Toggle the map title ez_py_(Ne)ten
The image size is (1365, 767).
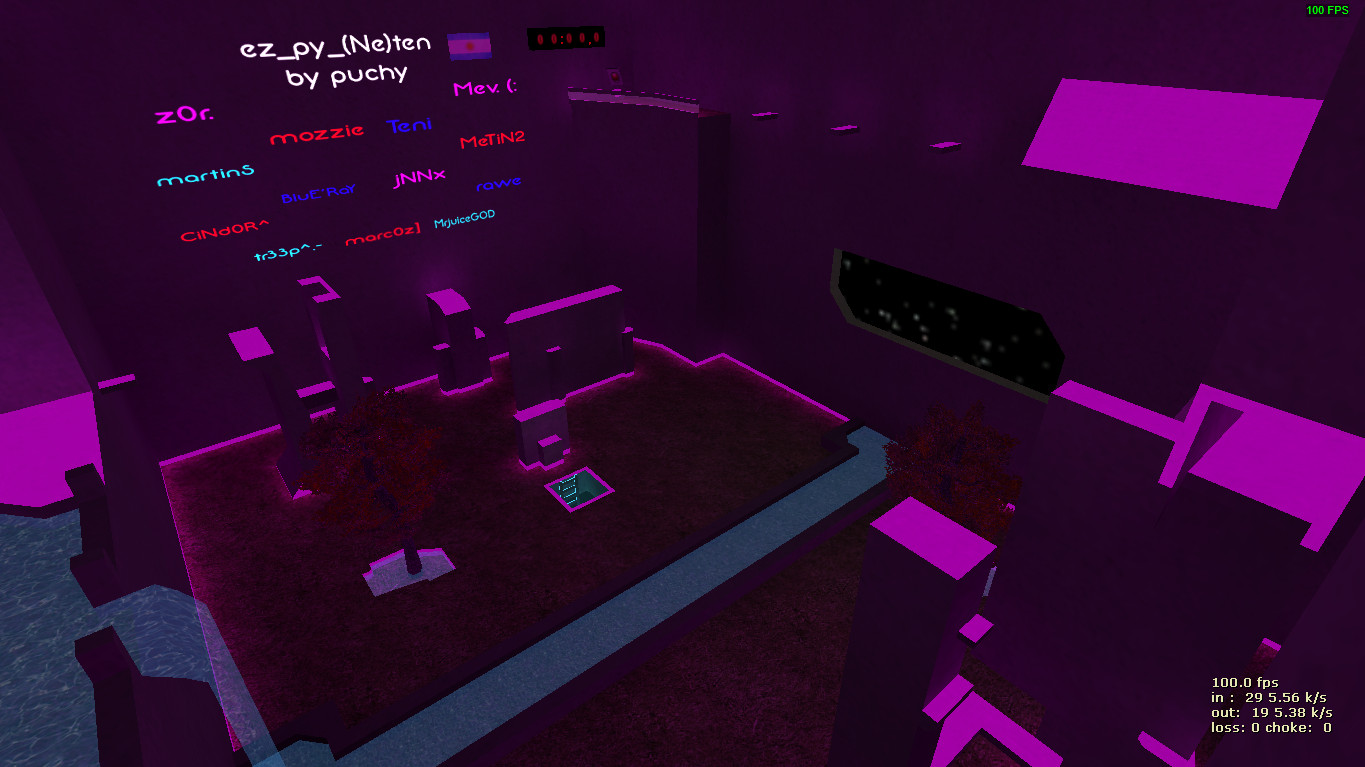(335, 44)
